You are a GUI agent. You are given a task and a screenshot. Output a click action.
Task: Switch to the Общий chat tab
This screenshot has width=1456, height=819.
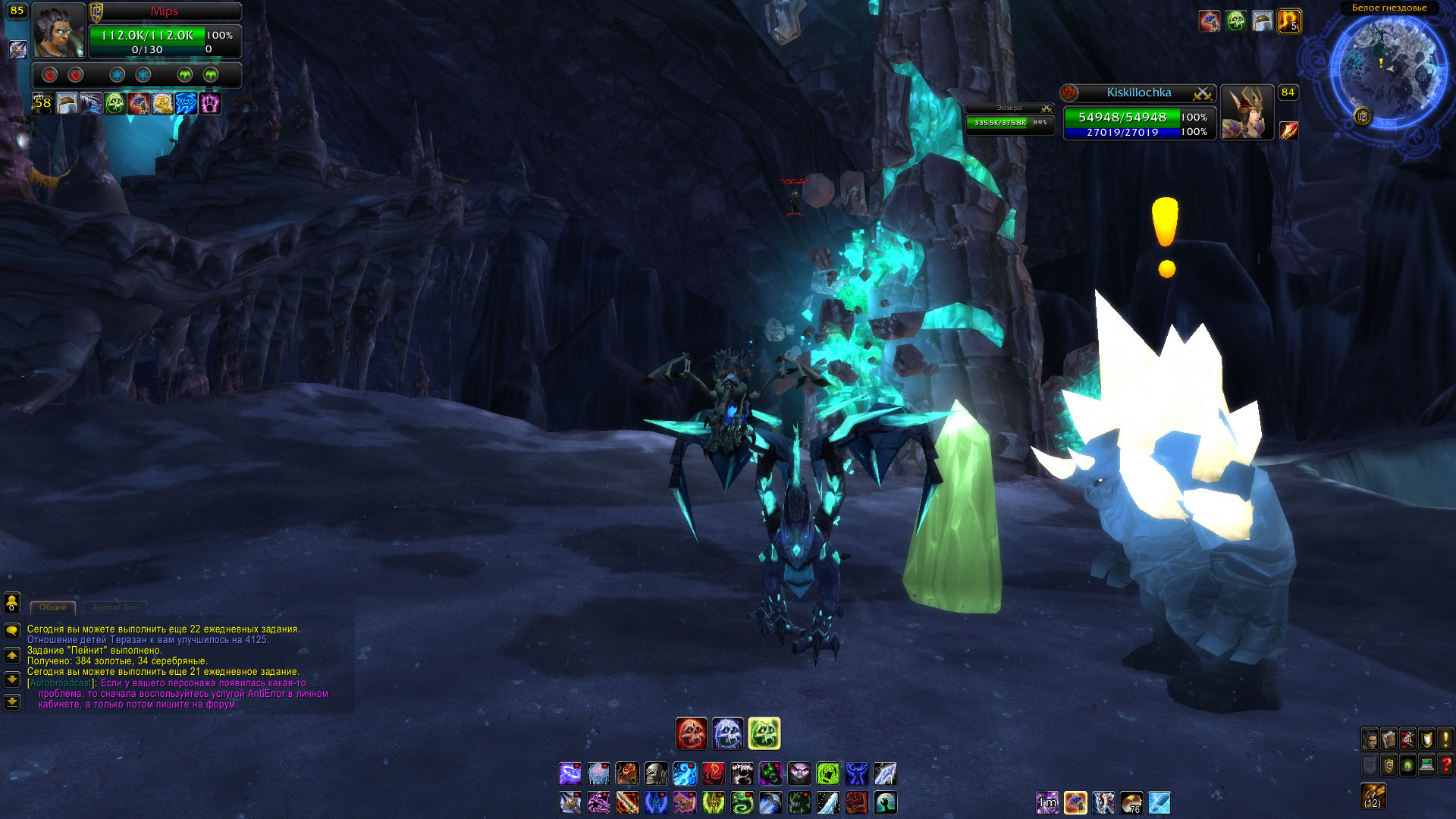pos(52,607)
